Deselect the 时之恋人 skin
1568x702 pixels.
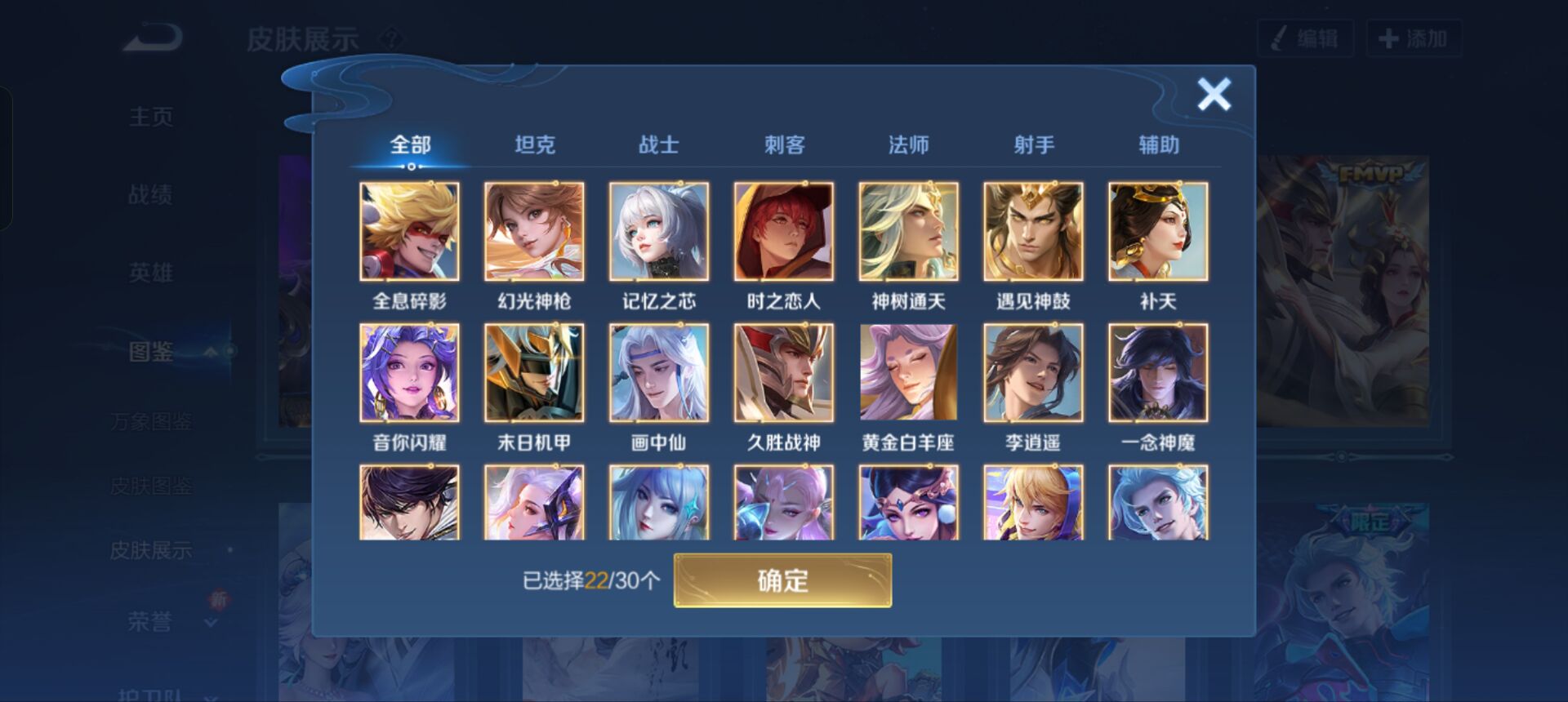783,232
